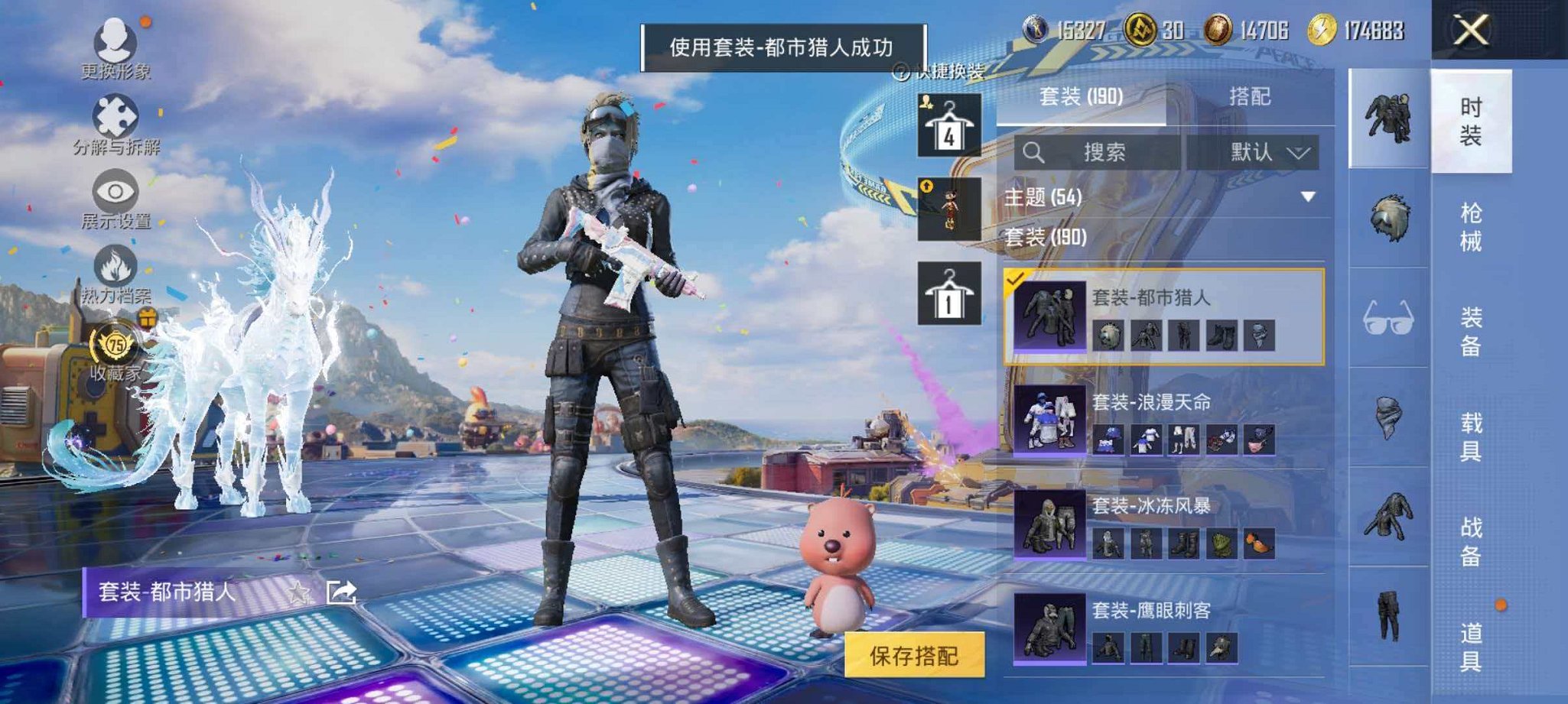The height and width of the screenshot is (704, 1568).
Task: Open the hanger slot showing number 4
Action: click(948, 126)
